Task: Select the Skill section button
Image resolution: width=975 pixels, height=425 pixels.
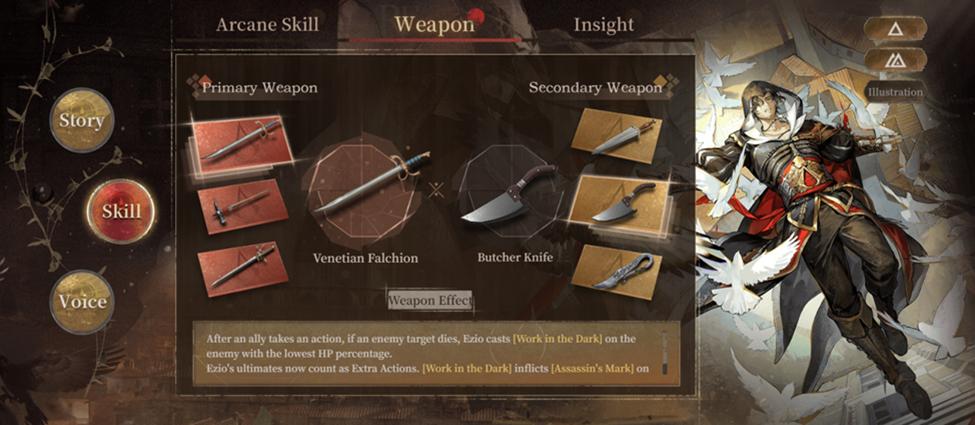Action: click(x=121, y=211)
